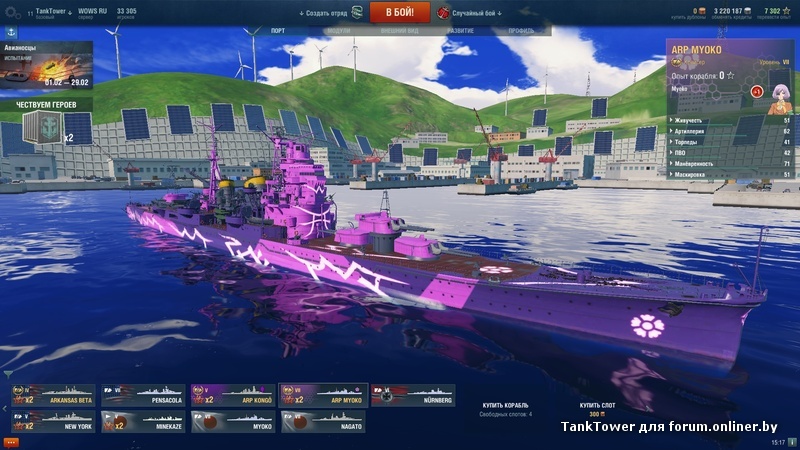Open the Авианосцы event banner
This screenshot has width=800, height=450.
[46, 65]
